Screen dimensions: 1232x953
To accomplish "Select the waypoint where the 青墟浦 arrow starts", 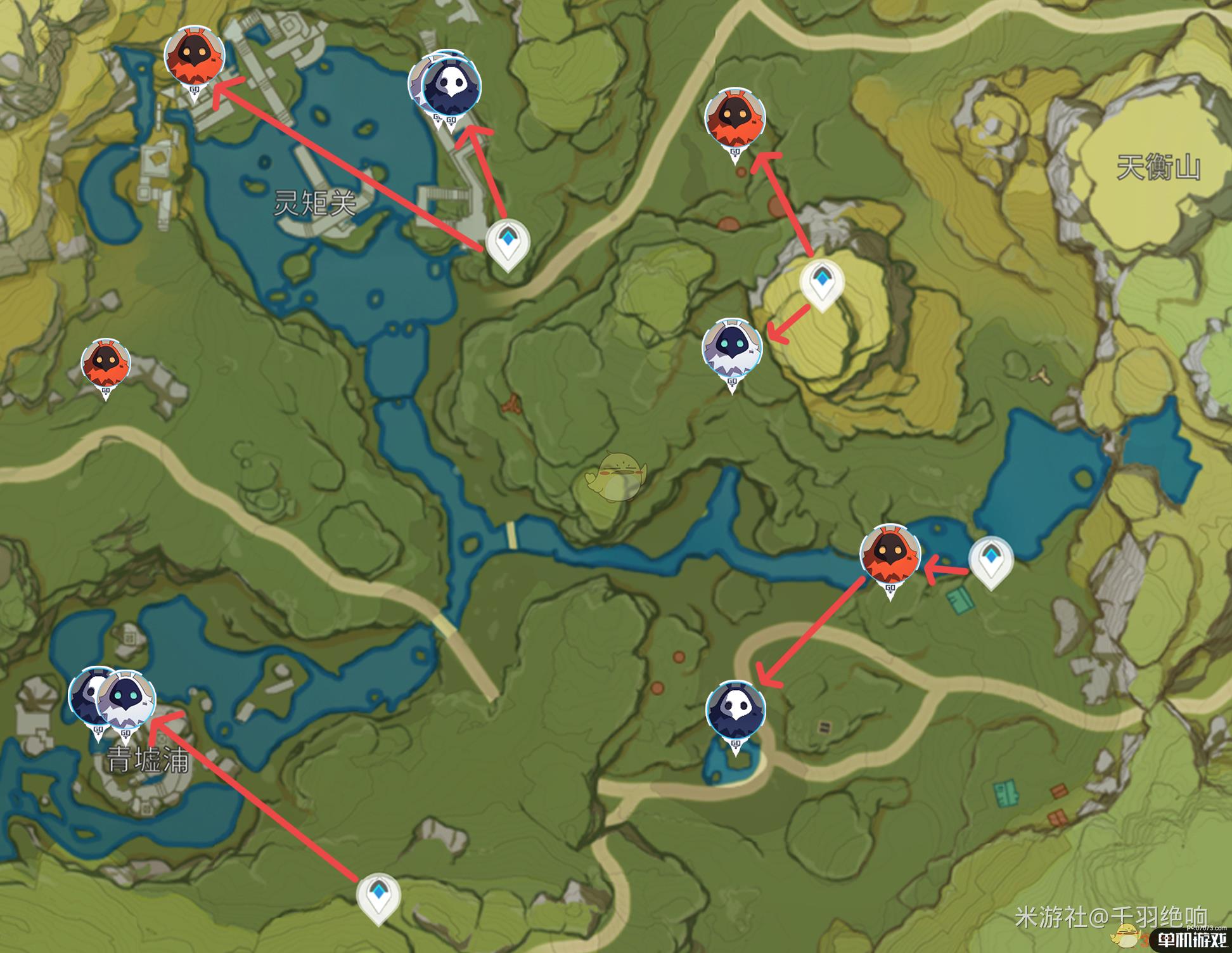I will point(378,895).
